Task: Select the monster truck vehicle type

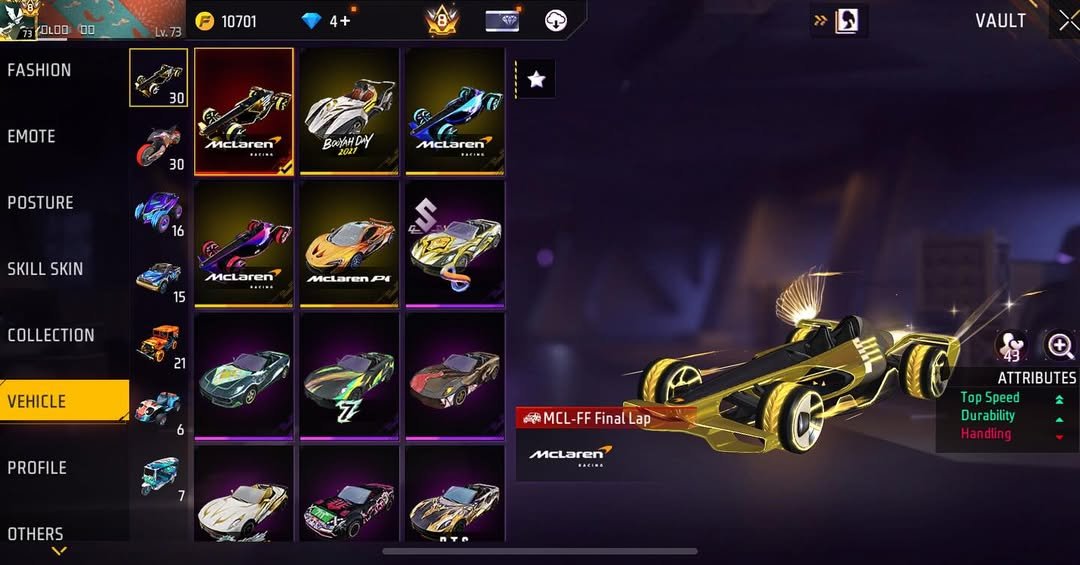Action: pyautogui.click(x=158, y=211)
